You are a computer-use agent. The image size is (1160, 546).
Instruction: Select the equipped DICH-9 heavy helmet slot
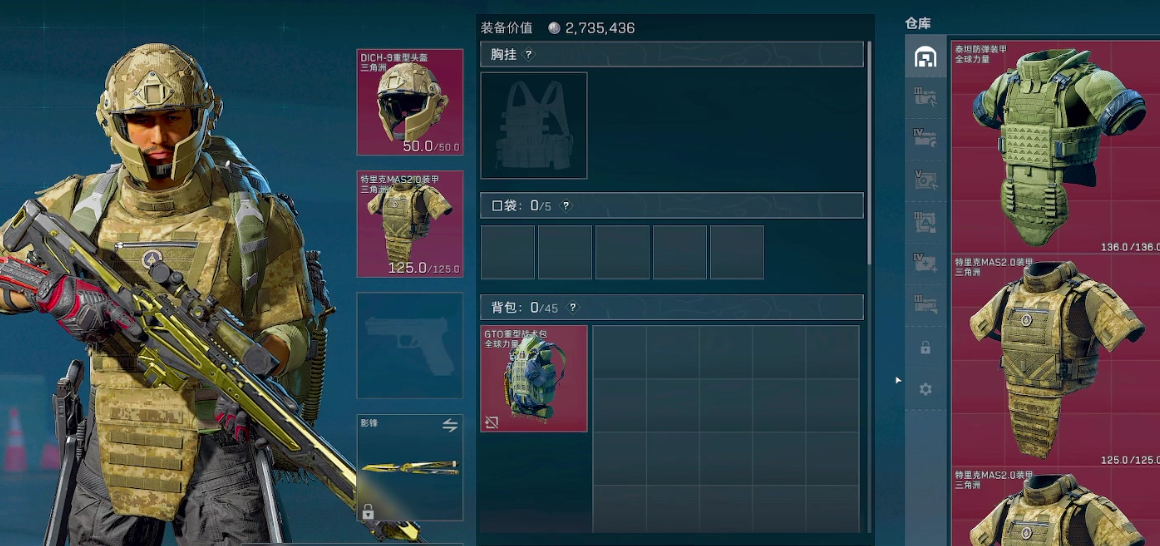pos(410,102)
